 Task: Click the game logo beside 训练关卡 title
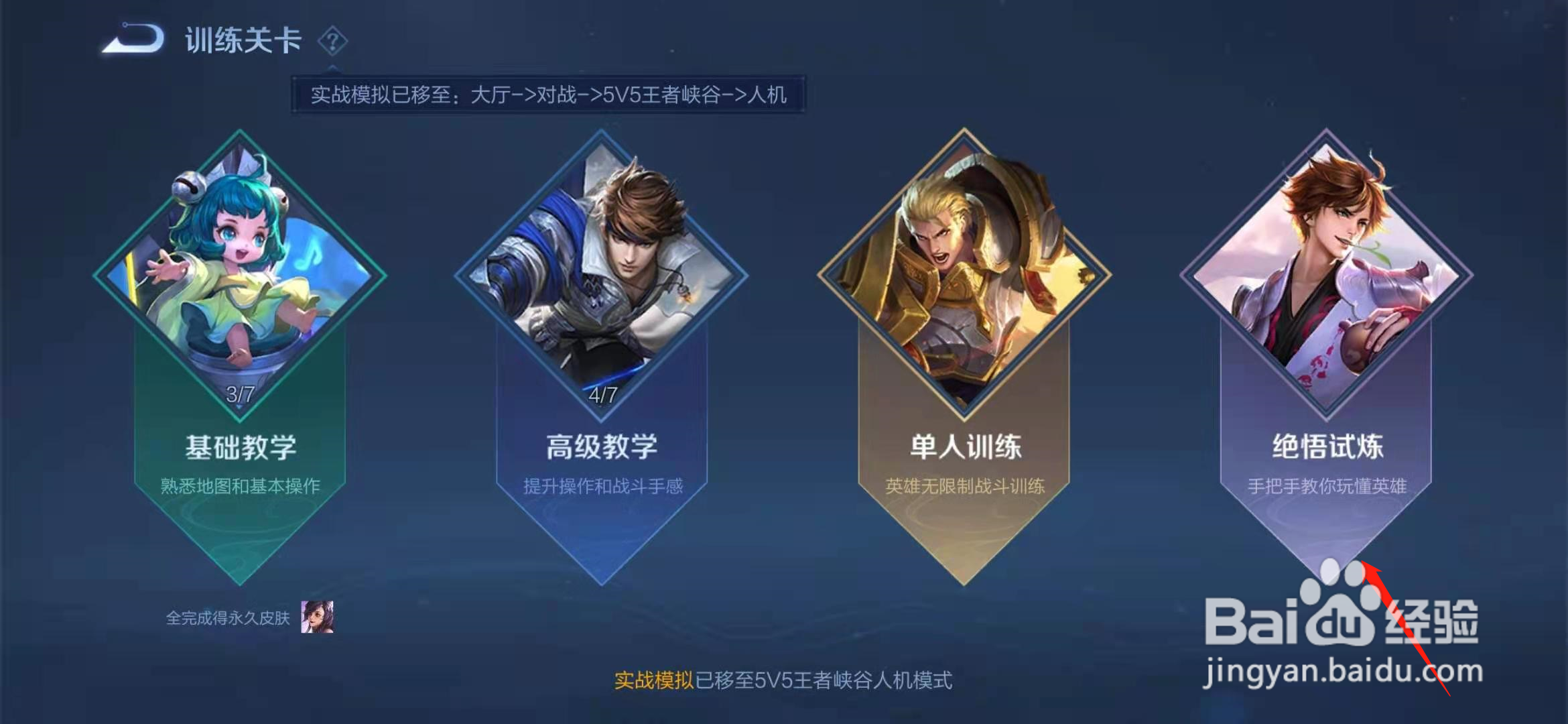[x=131, y=40]
